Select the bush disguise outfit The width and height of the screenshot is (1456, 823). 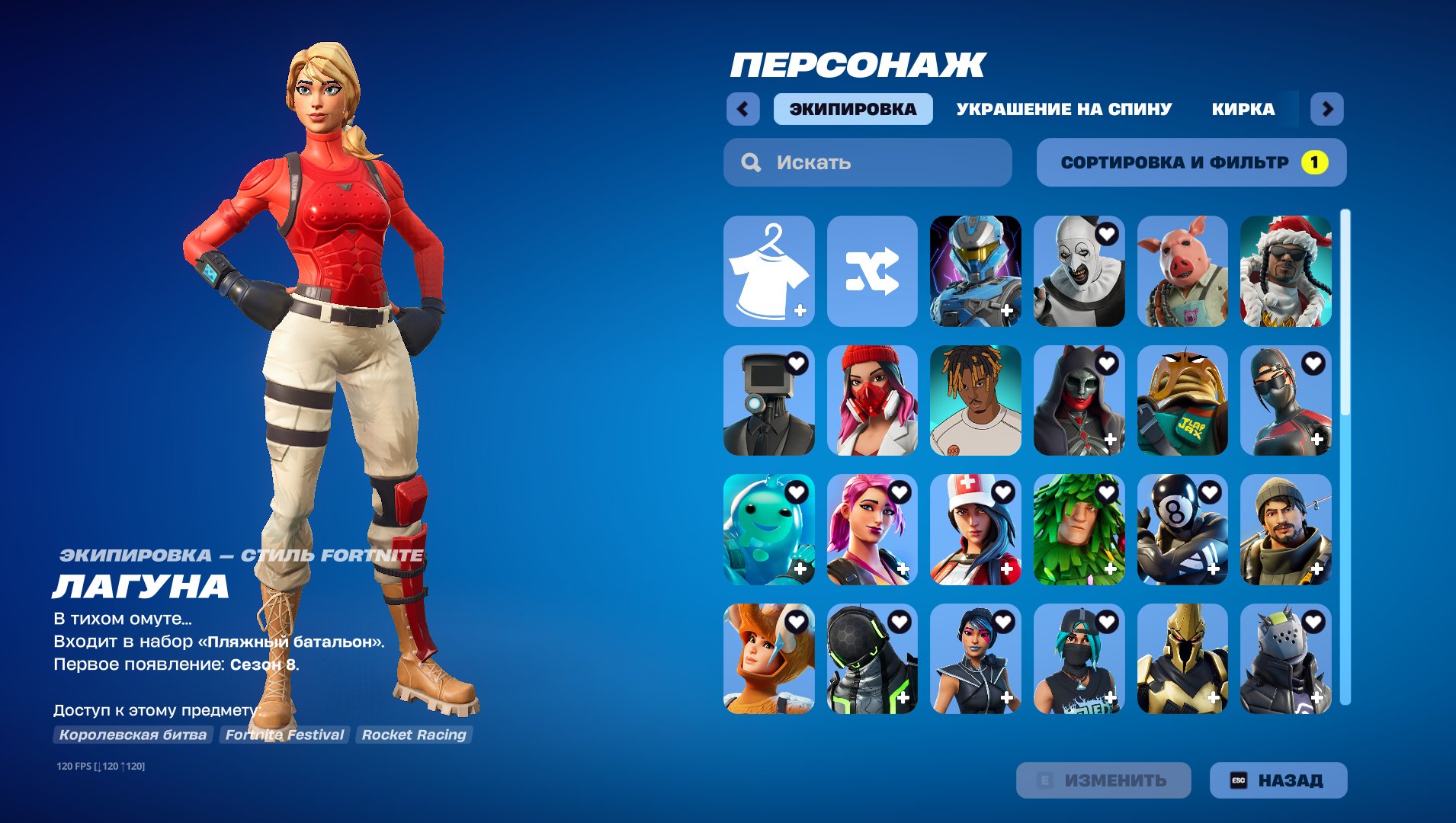[1079, 532]
